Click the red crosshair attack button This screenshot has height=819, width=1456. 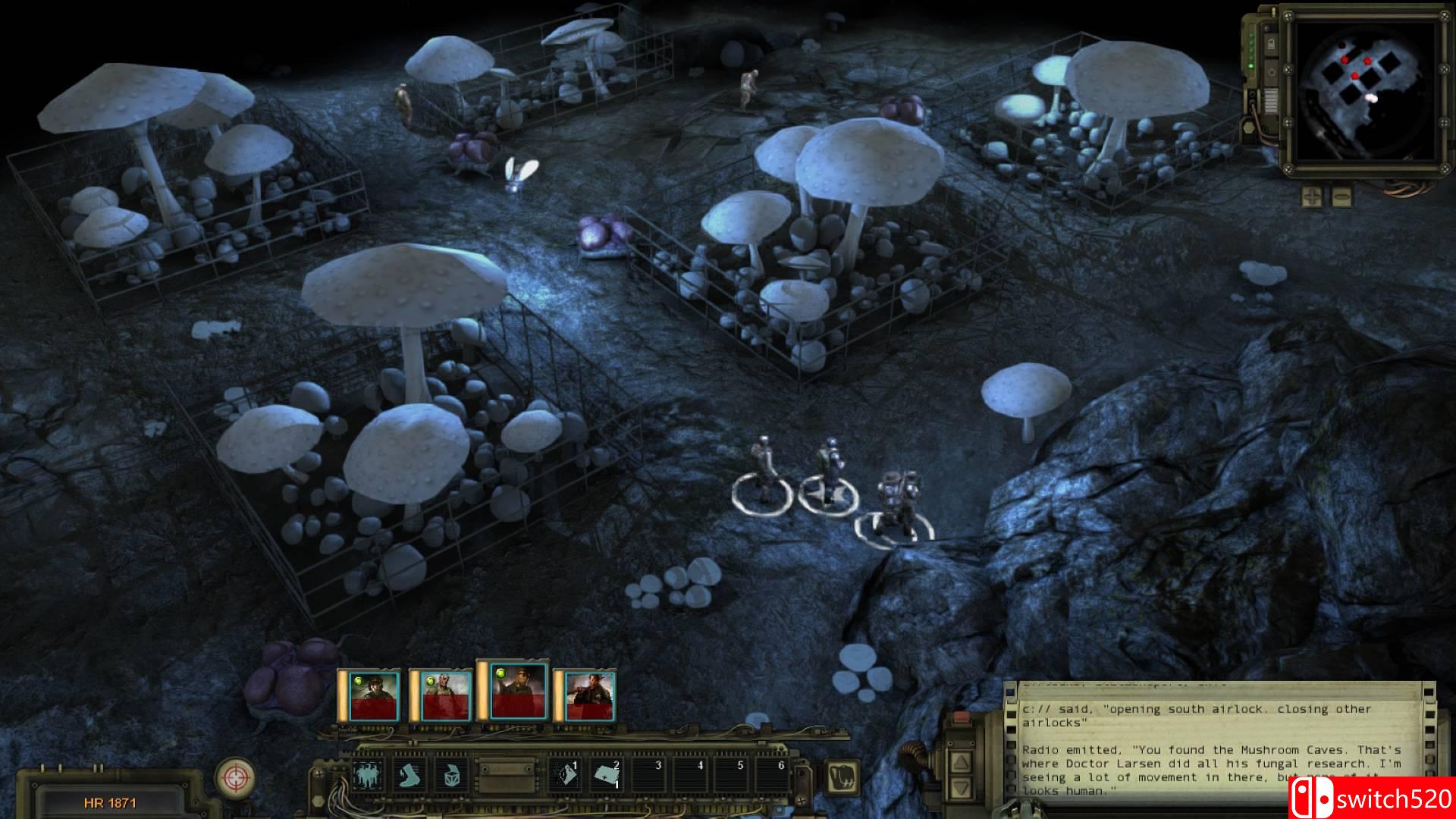234,777
